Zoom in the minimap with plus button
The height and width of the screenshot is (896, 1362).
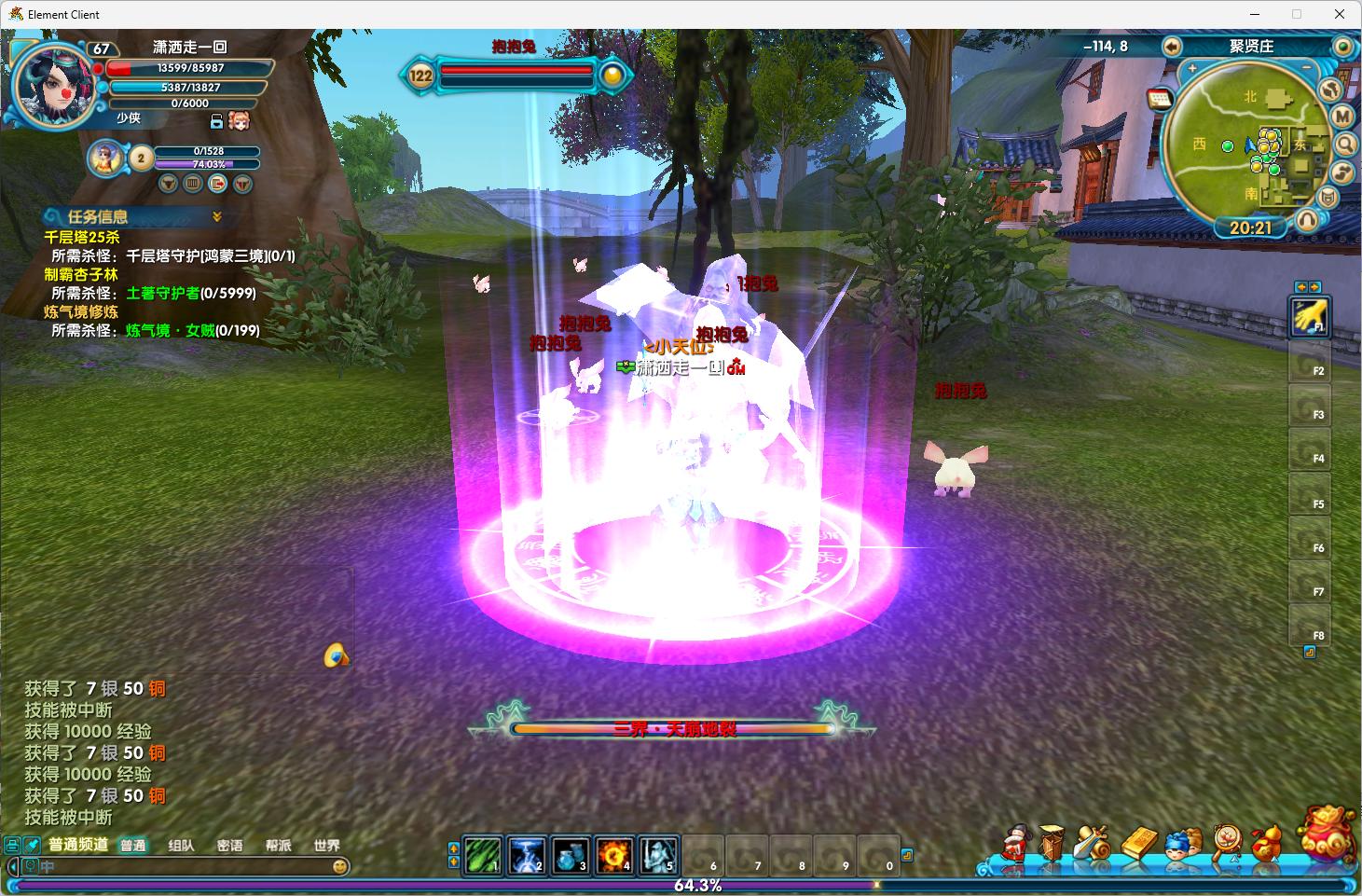tap(1191, 68)
